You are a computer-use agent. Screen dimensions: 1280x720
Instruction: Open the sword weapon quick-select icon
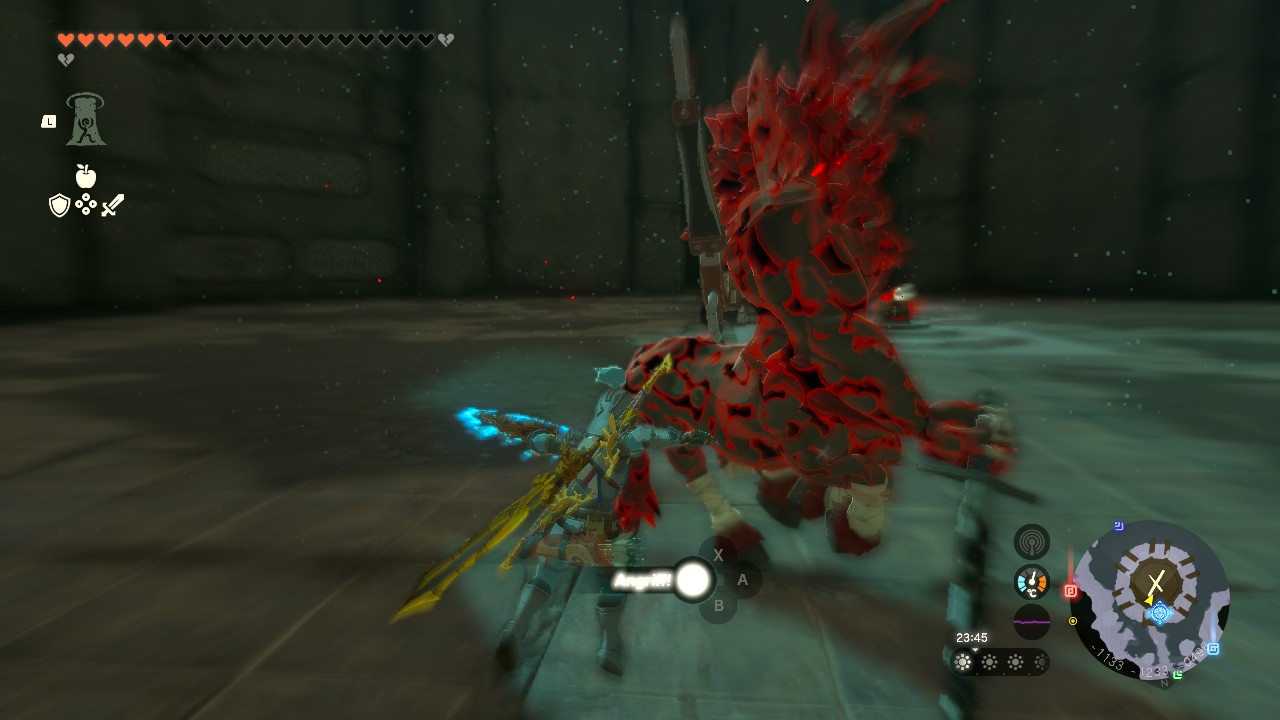112,206
